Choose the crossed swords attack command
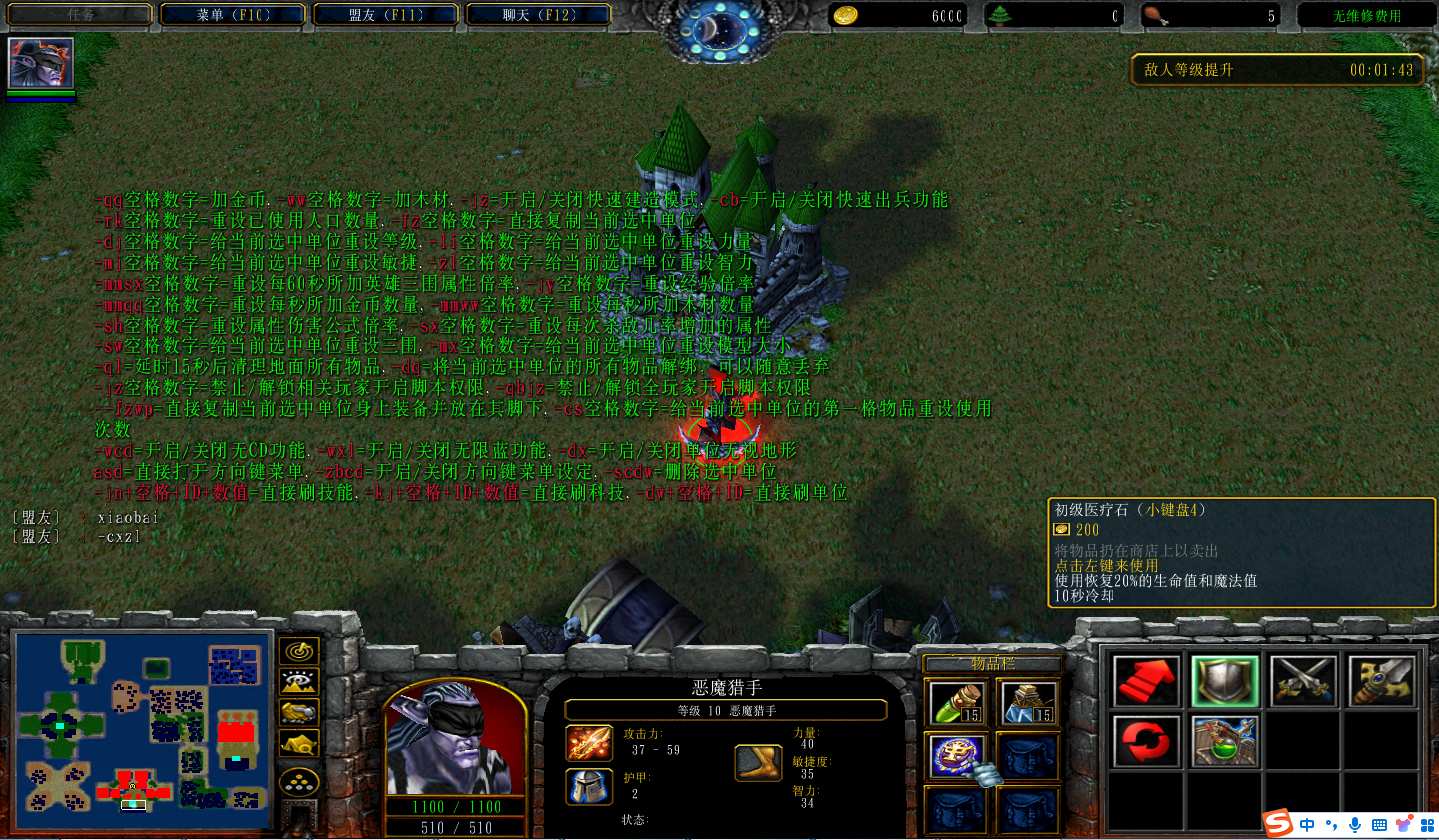The width and height of the screenshot is (1439, 840). click(x=1303, y=681)
